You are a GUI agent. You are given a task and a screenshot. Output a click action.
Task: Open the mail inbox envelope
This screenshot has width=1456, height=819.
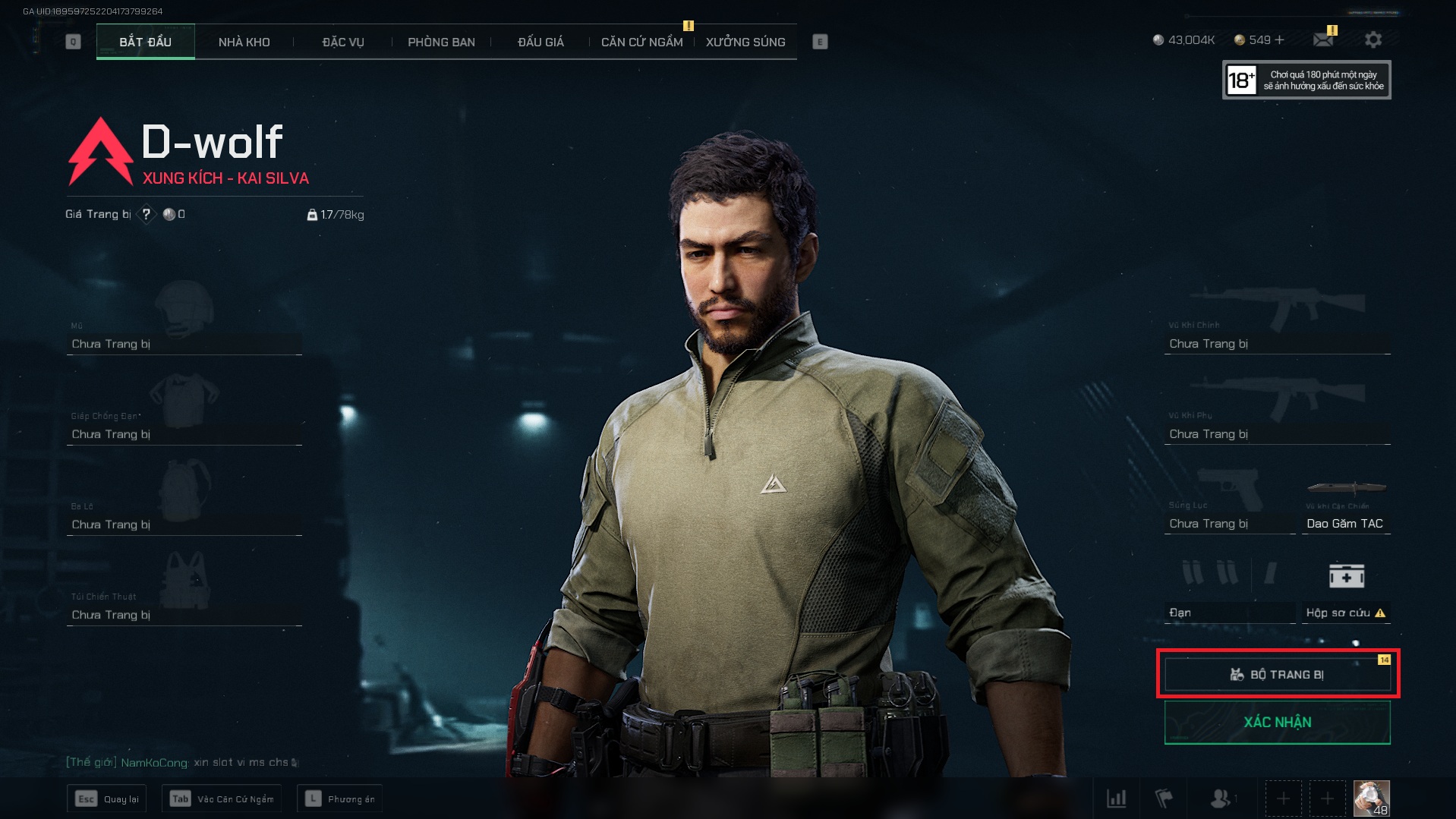pyautogui.click(x=1323, y=39)
